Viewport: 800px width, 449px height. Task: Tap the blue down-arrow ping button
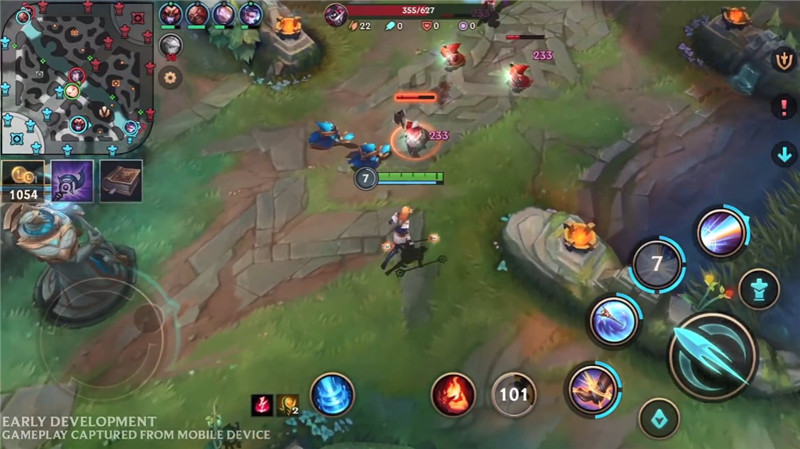coord(784,154)
